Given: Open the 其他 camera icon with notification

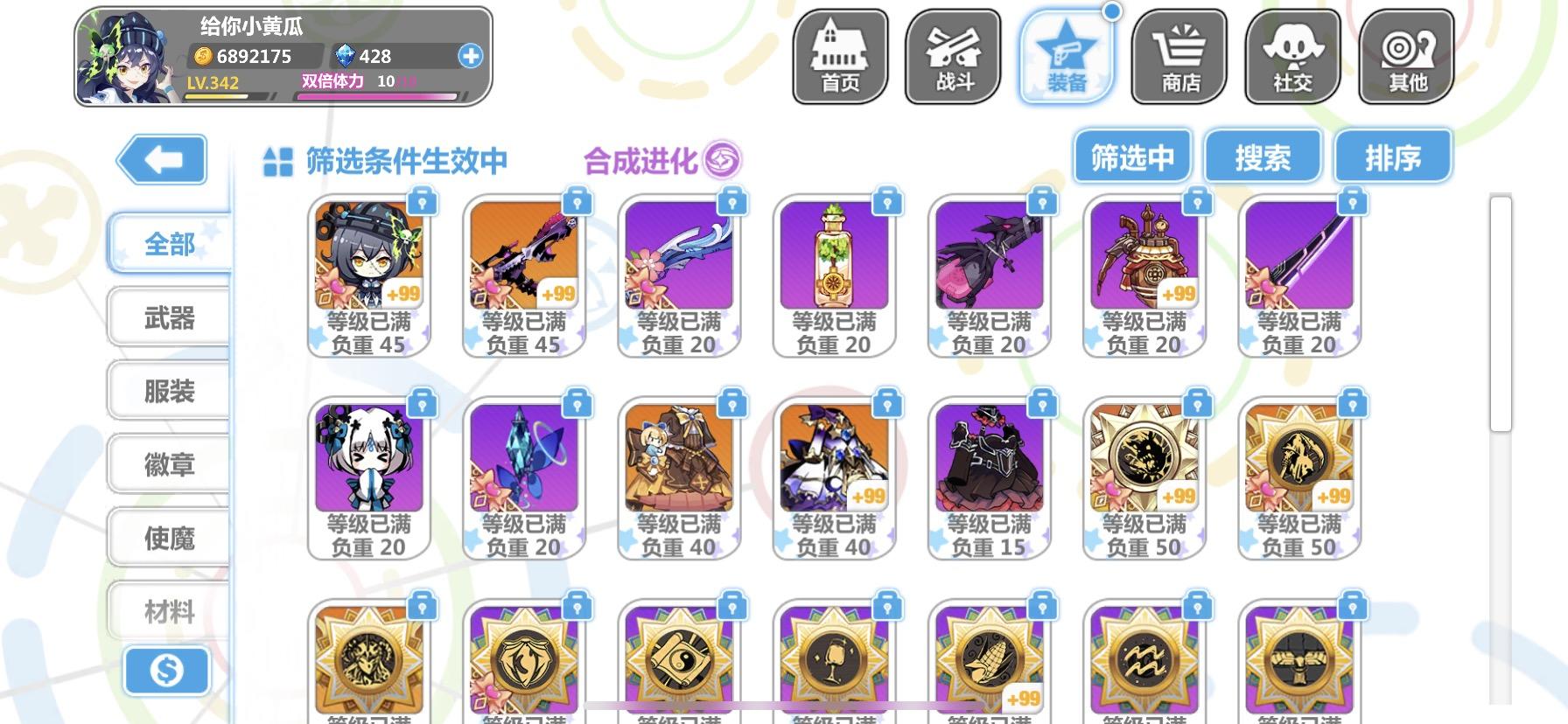Looking at the screenshot, I should tap(1407, 54).
